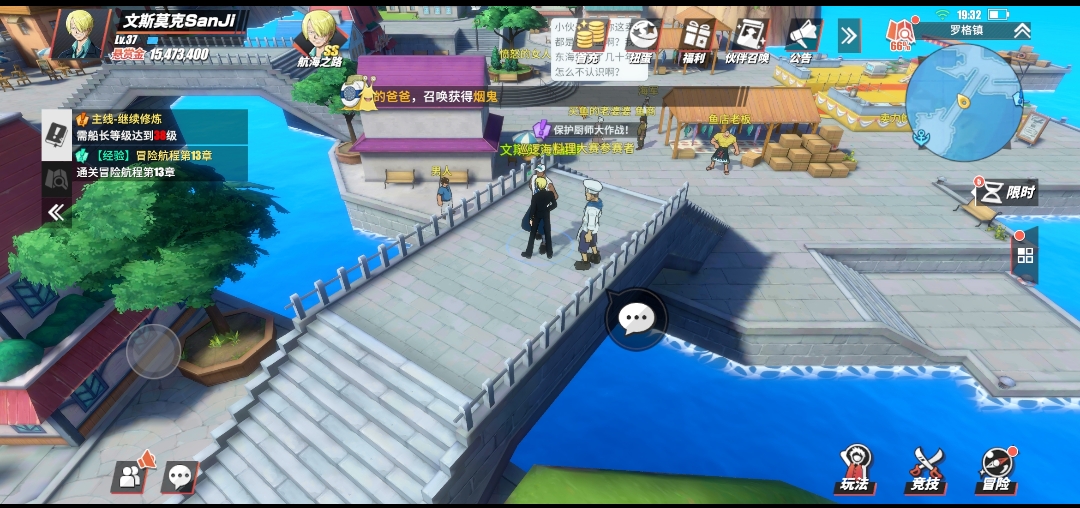Open the chat speech bubble at bottom left
Image resolution: width=1080 pixels, height=508 pixels.
pos(181,477)
